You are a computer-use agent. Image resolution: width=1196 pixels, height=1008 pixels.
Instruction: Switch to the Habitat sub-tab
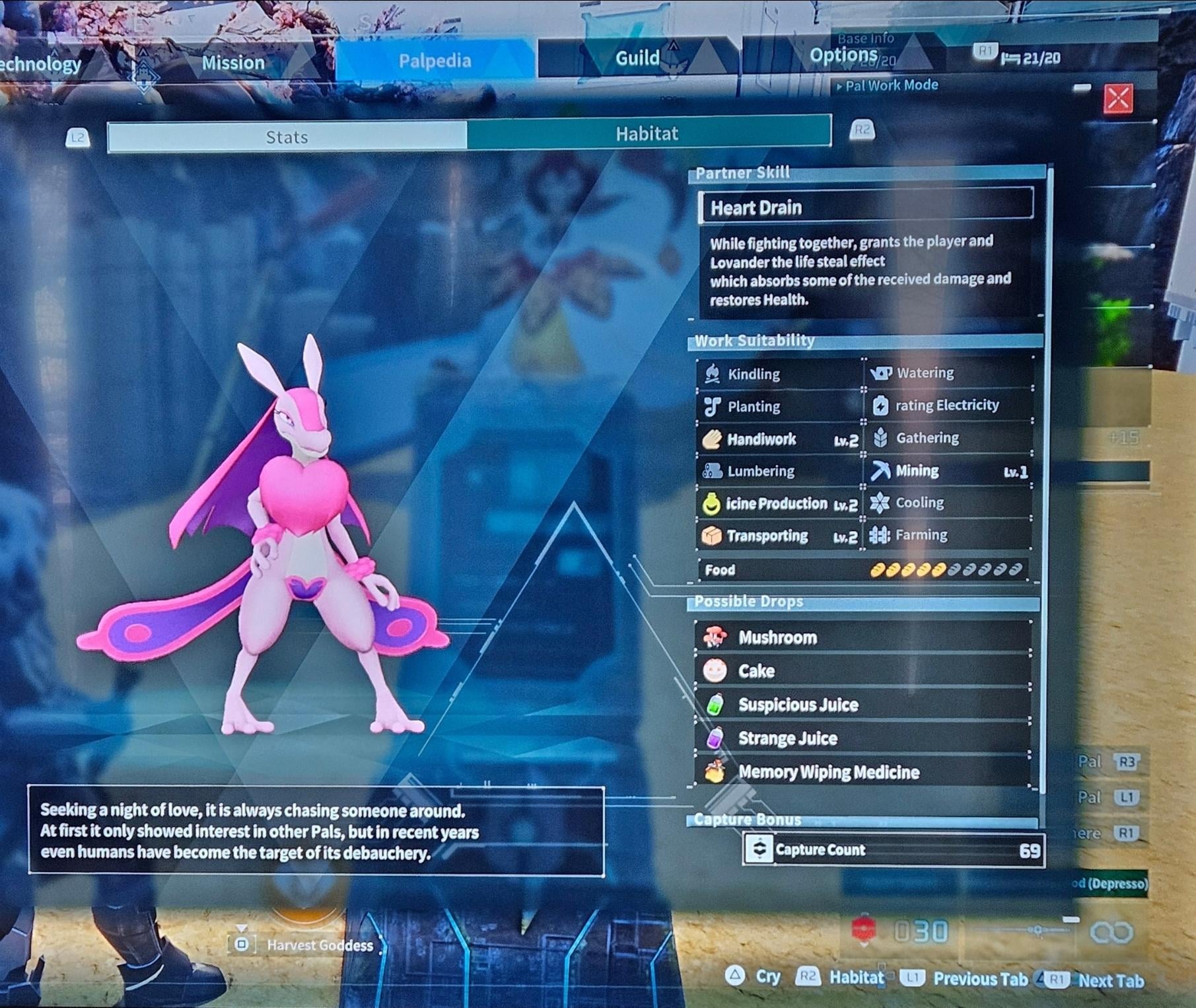pos(647,133)
